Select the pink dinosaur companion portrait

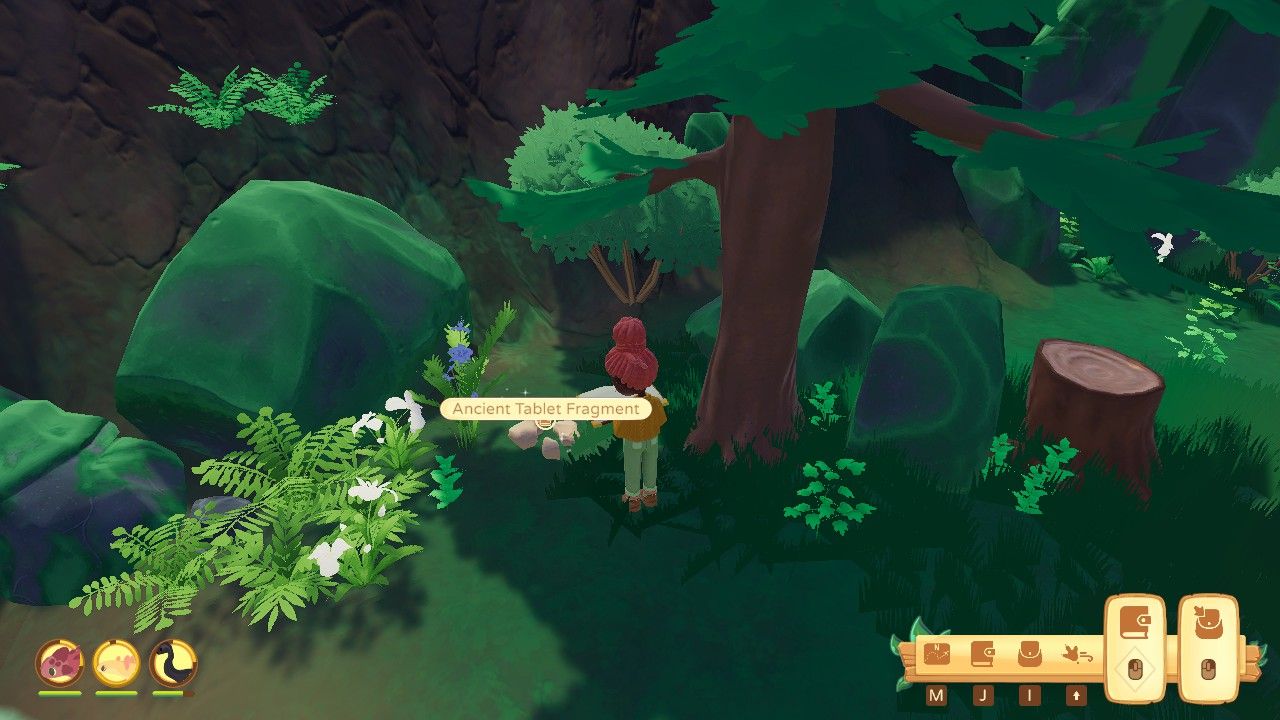point(61,662)
